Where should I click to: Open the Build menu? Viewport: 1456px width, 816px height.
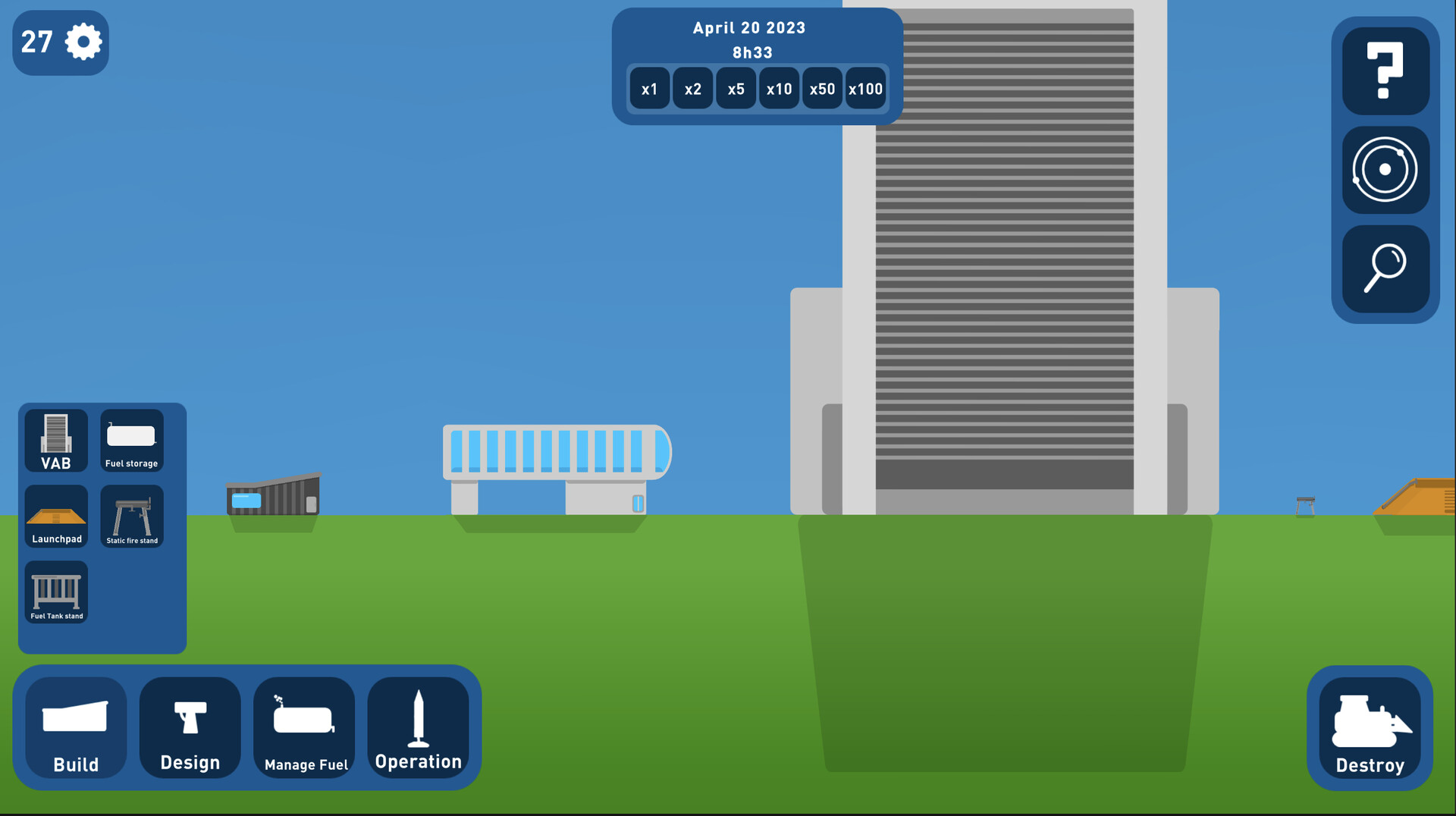pyautogui.click(x=75, y=728)
